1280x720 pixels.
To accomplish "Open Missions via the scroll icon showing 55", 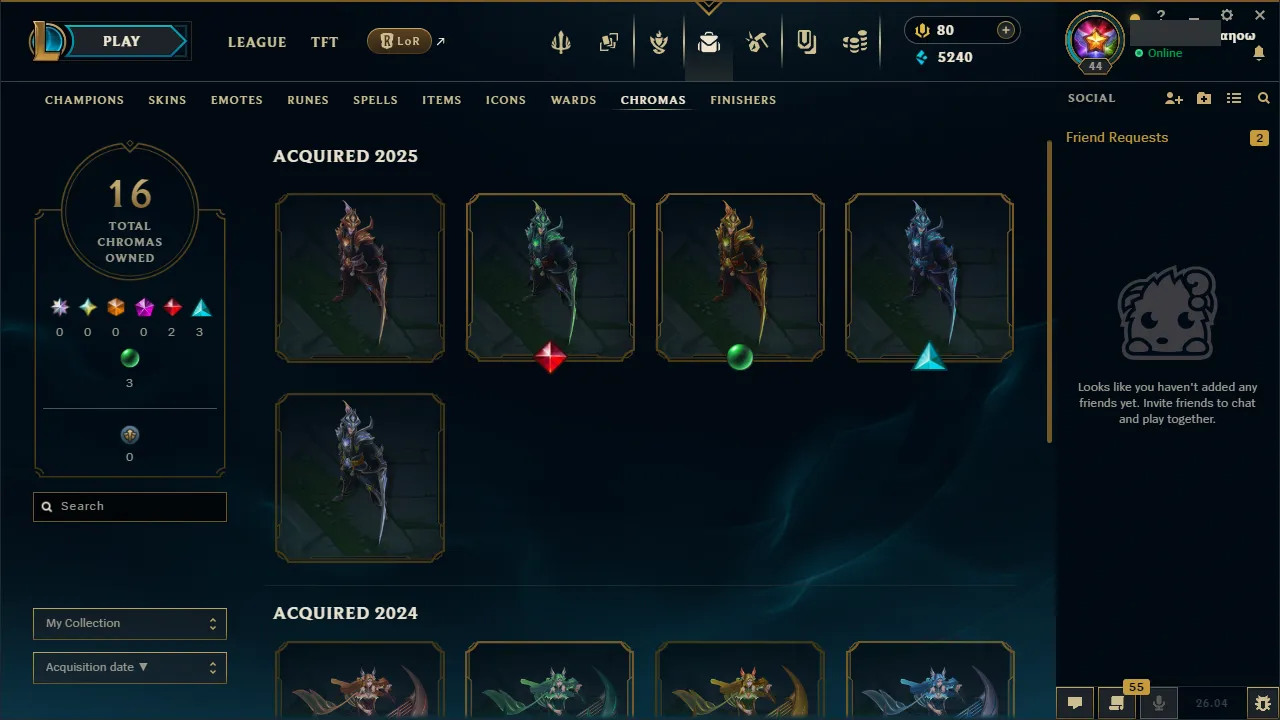I will click(1115, 703).
